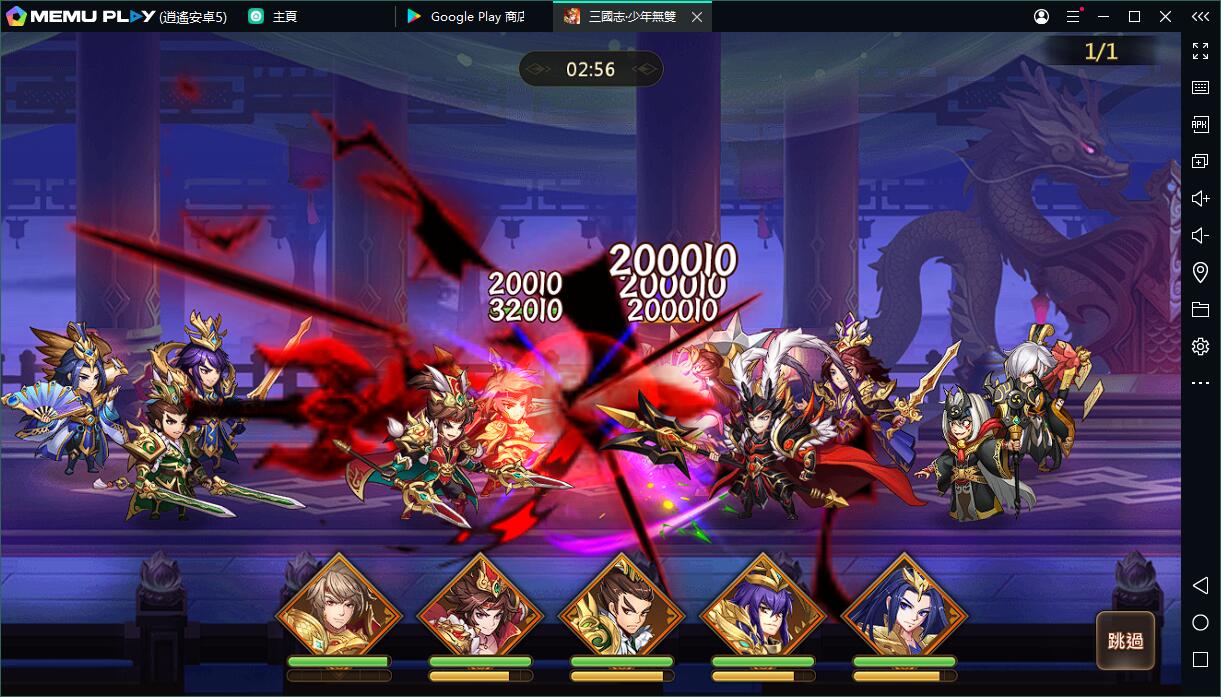Open the emulator settings gear icon
This screenshot has height=697, width=1221.
[x=1200, y=346]
